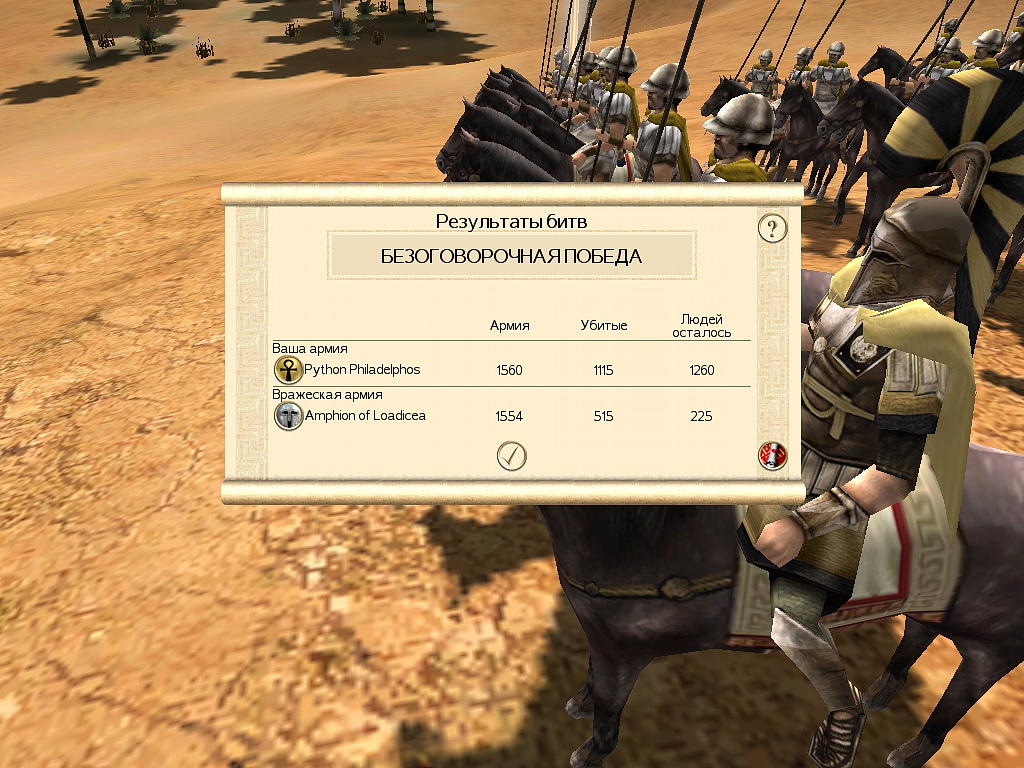Confirm battle results with the checkmark button
This screenshot has width=1024, height=768.
(x=511, y=456)
